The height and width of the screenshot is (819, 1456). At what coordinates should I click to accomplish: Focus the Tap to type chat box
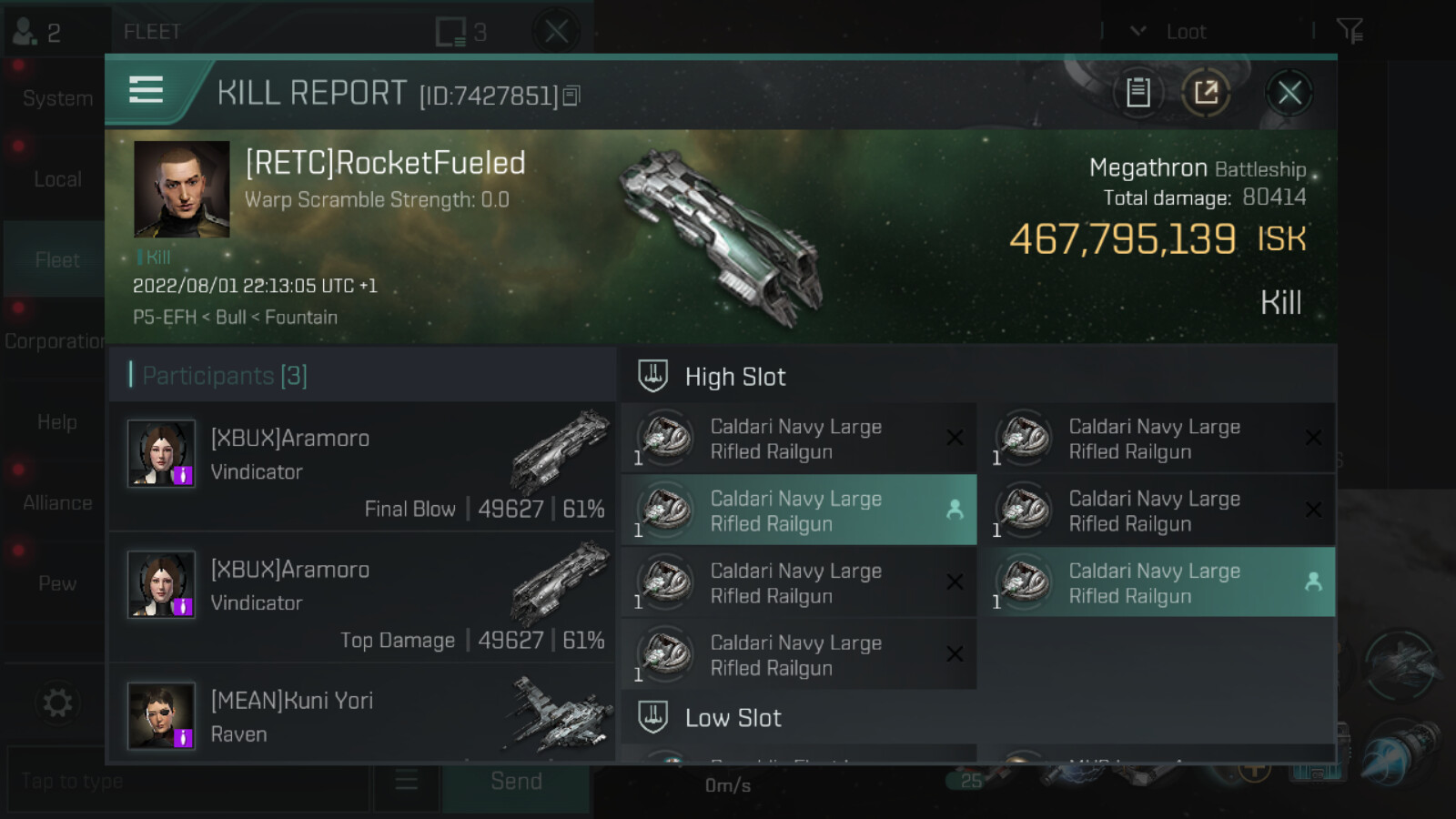coord(187,781)
